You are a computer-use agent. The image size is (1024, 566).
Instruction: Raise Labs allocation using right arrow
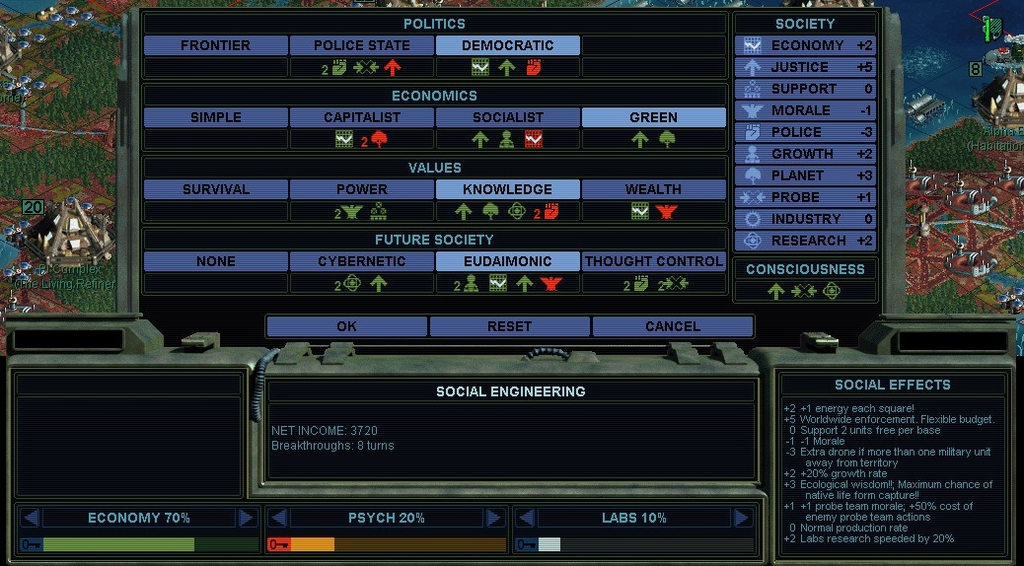(x=741, y=518)
